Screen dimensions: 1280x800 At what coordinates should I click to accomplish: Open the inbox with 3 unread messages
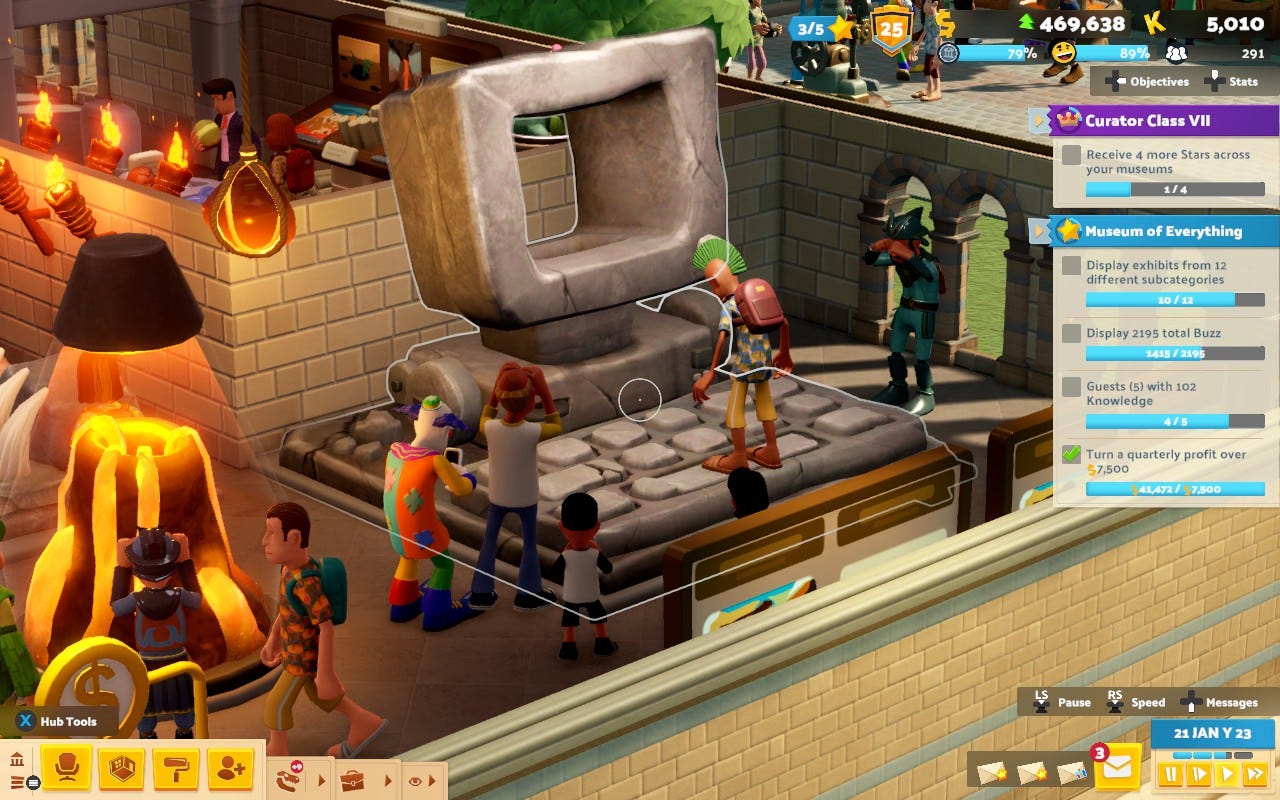pos(1116,768)
